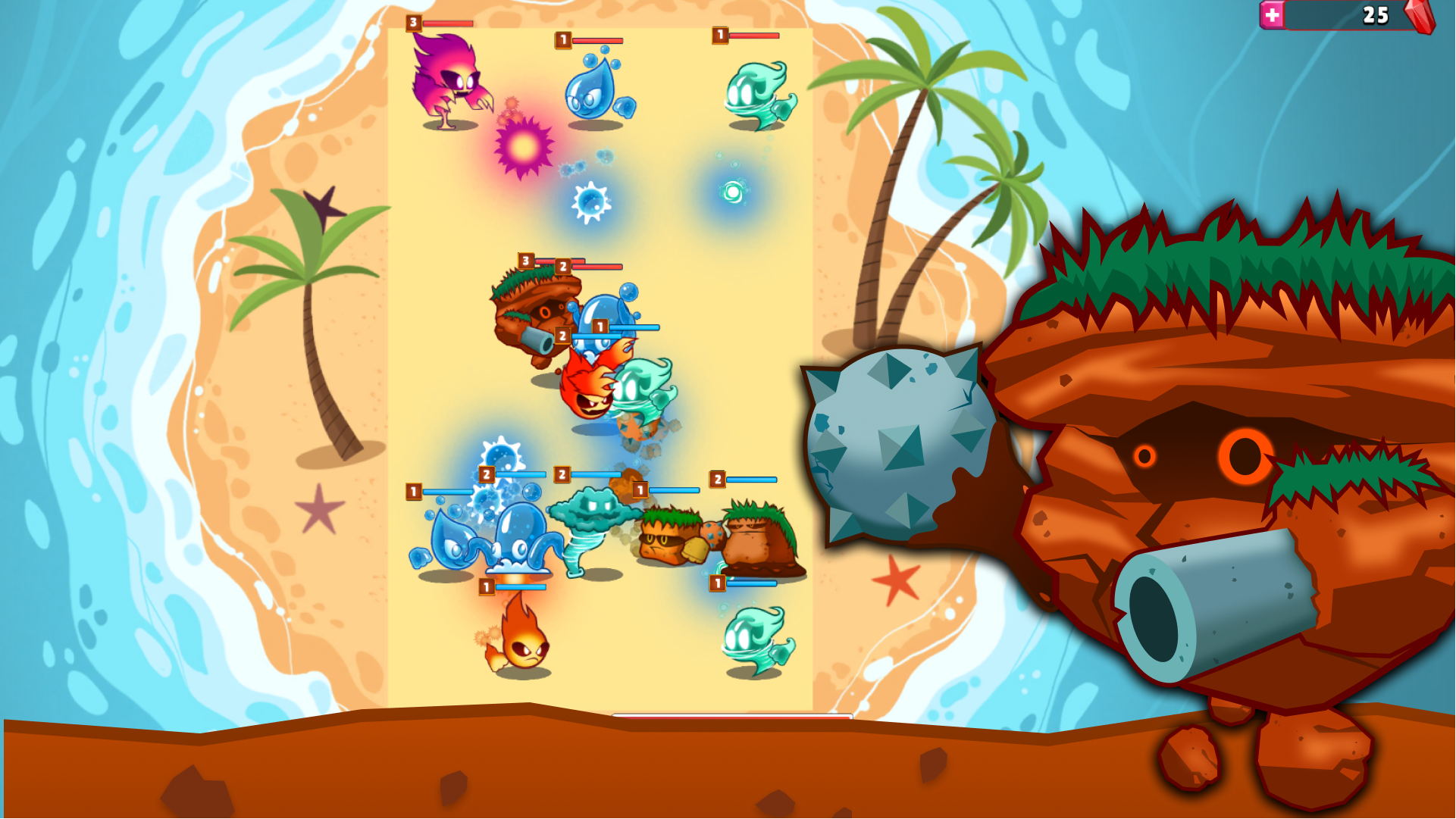1456x819 pixels.
Task: Click the level 2 badge above the tornado spirit
Action: tap(562, 474)
